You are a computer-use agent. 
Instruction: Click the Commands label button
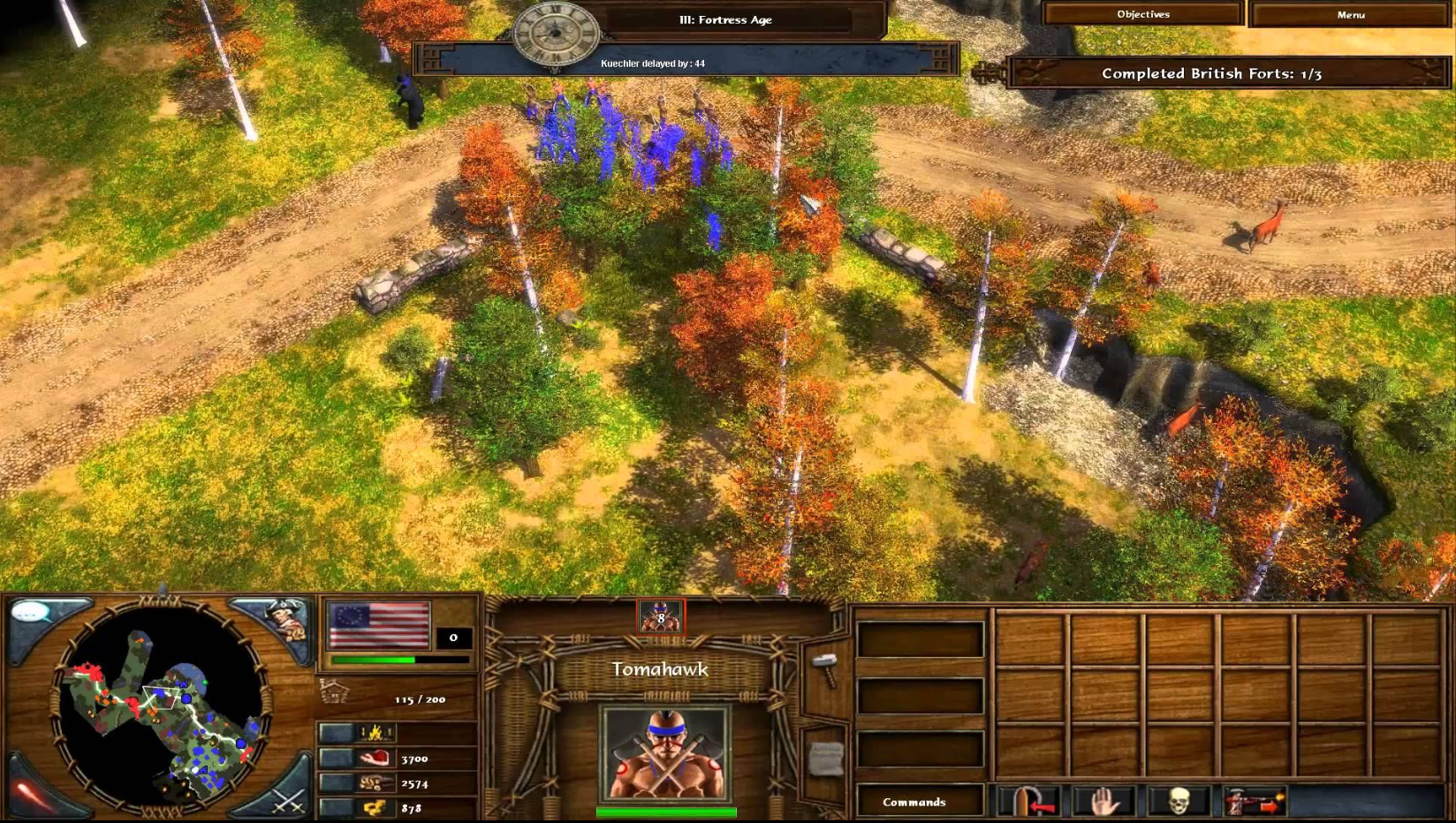click(x=914, y=802)
